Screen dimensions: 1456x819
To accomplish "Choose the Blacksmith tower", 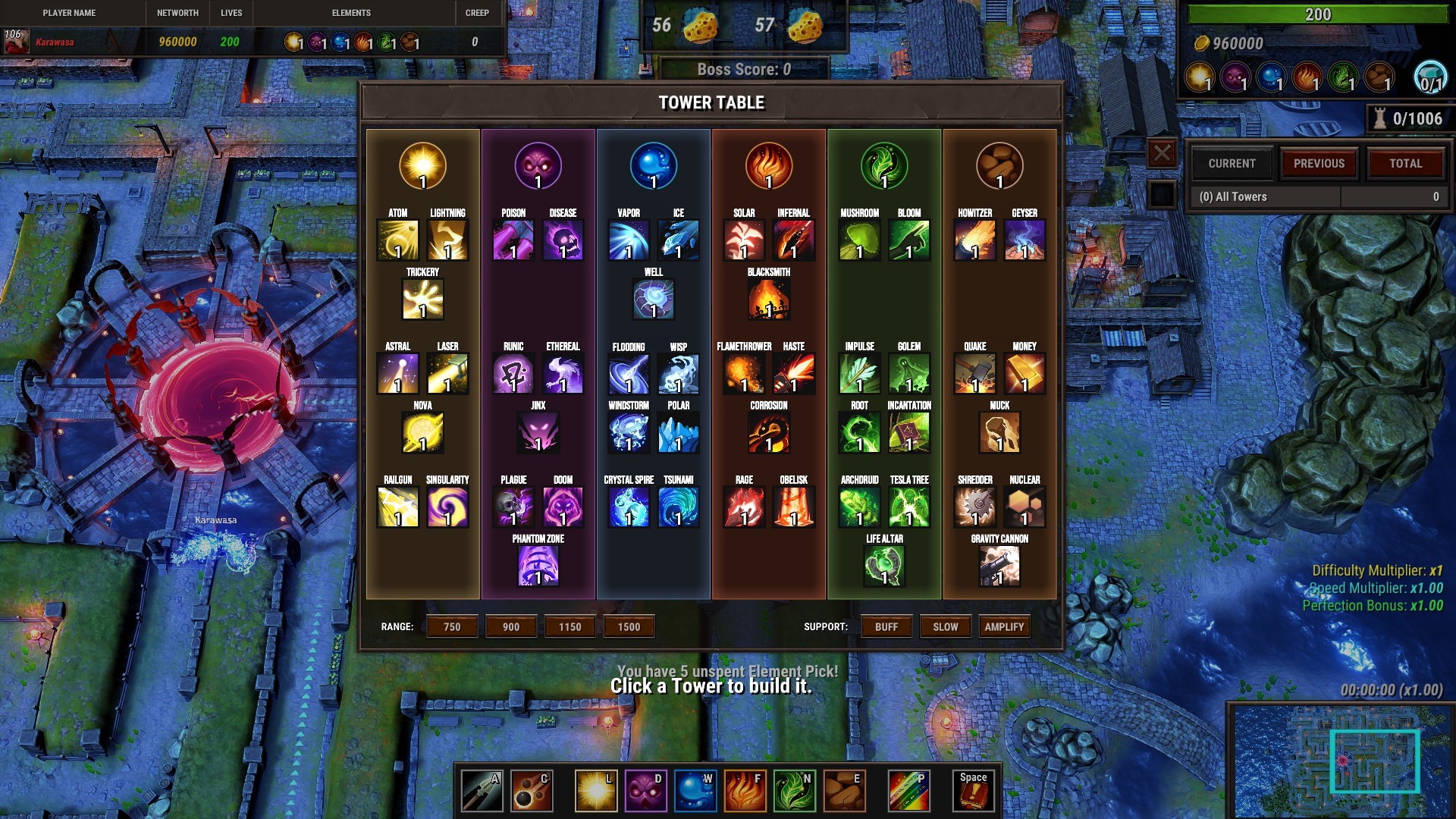I will [768, 298].
